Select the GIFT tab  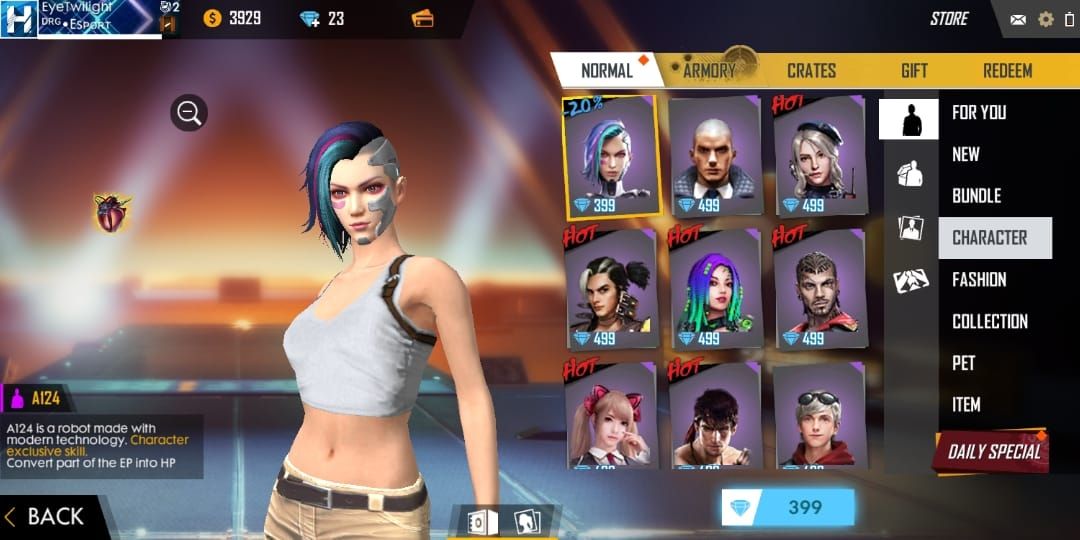point(913,71)
